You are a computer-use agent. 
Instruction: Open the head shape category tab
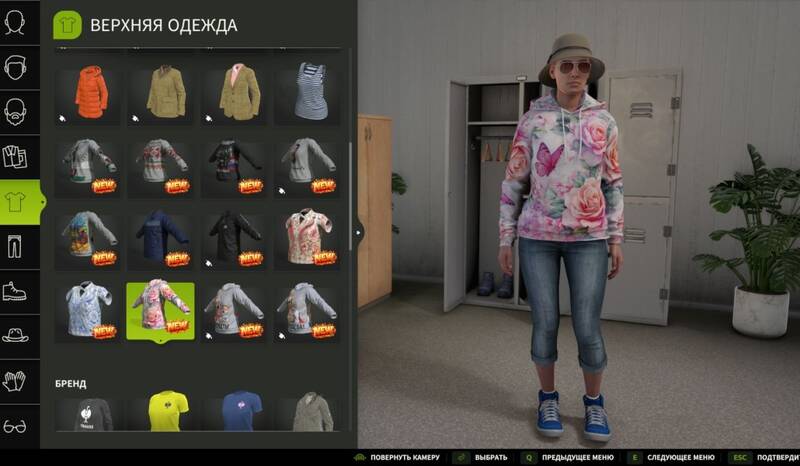point(16,22)
